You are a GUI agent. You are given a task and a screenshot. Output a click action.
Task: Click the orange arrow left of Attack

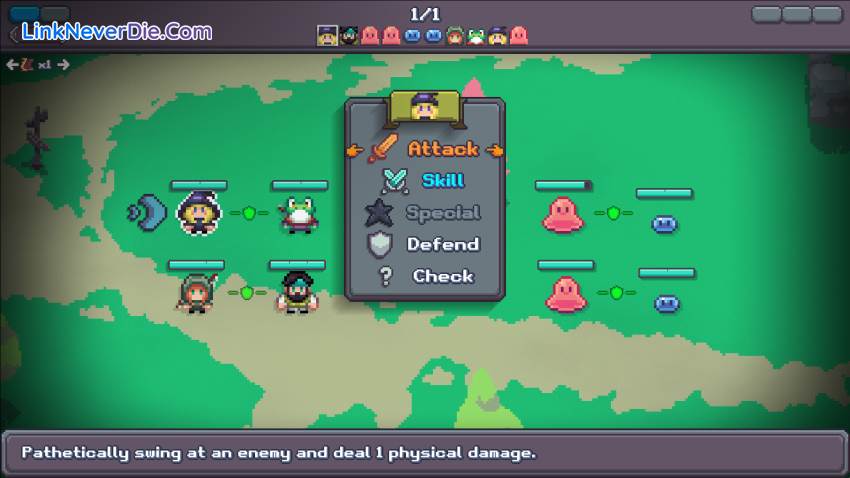tap(354, 150)
